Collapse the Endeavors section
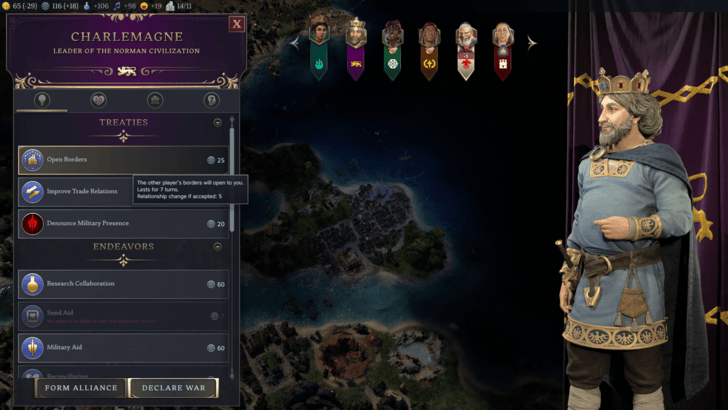The image size is (728, 410). tap(217, 246)
